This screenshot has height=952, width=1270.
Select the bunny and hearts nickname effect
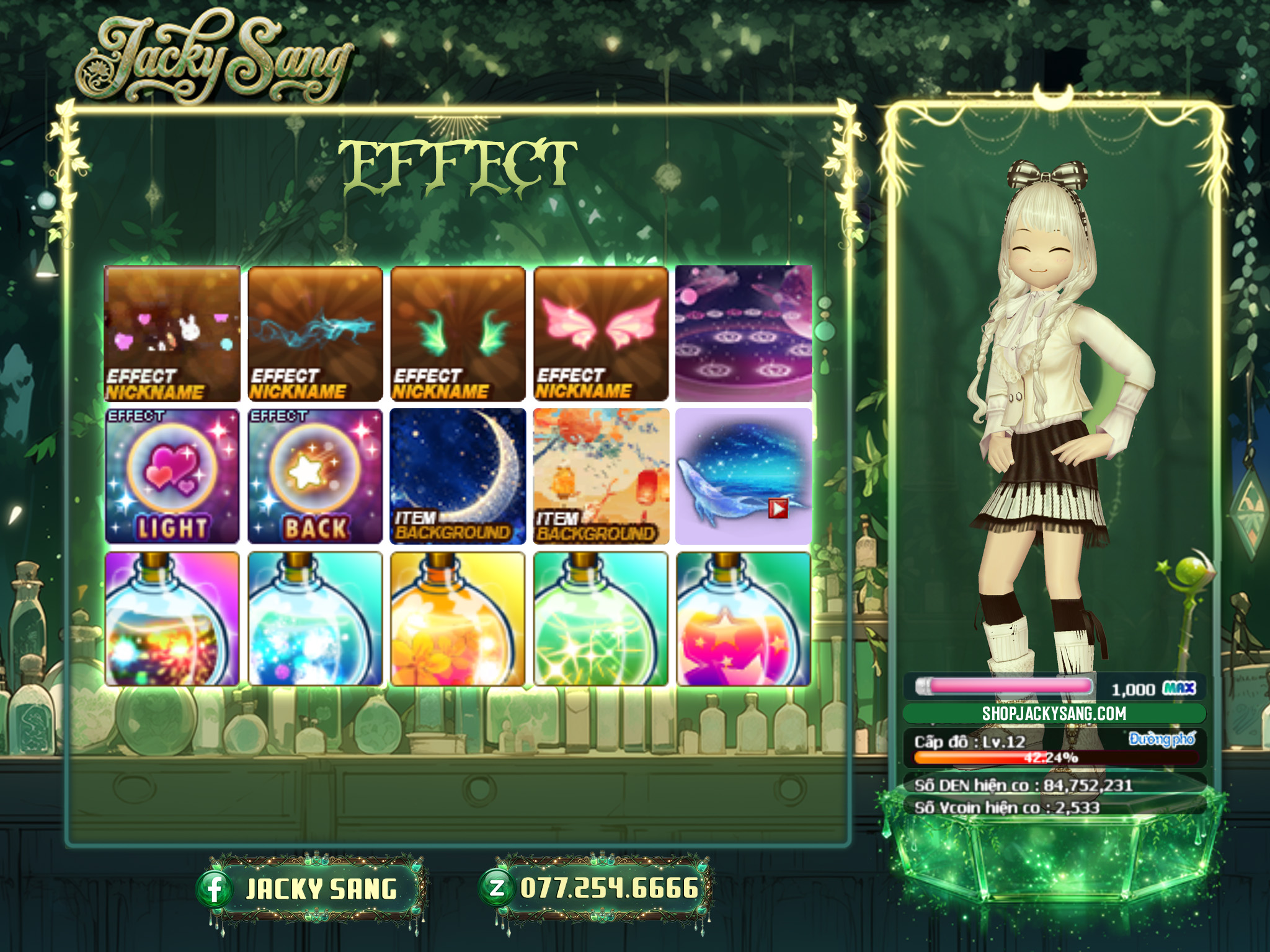[172, 333]
